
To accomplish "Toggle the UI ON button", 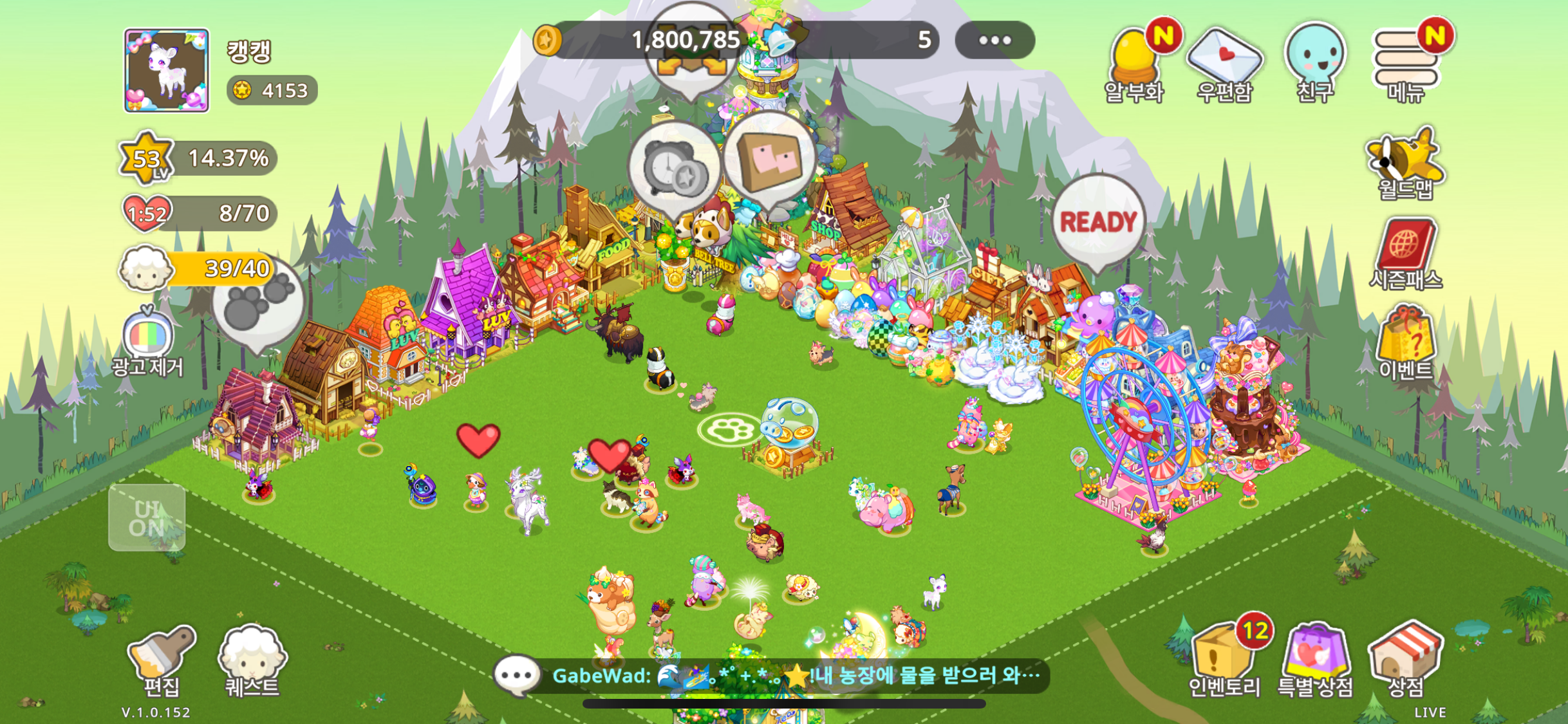I will tap(147, 518).
